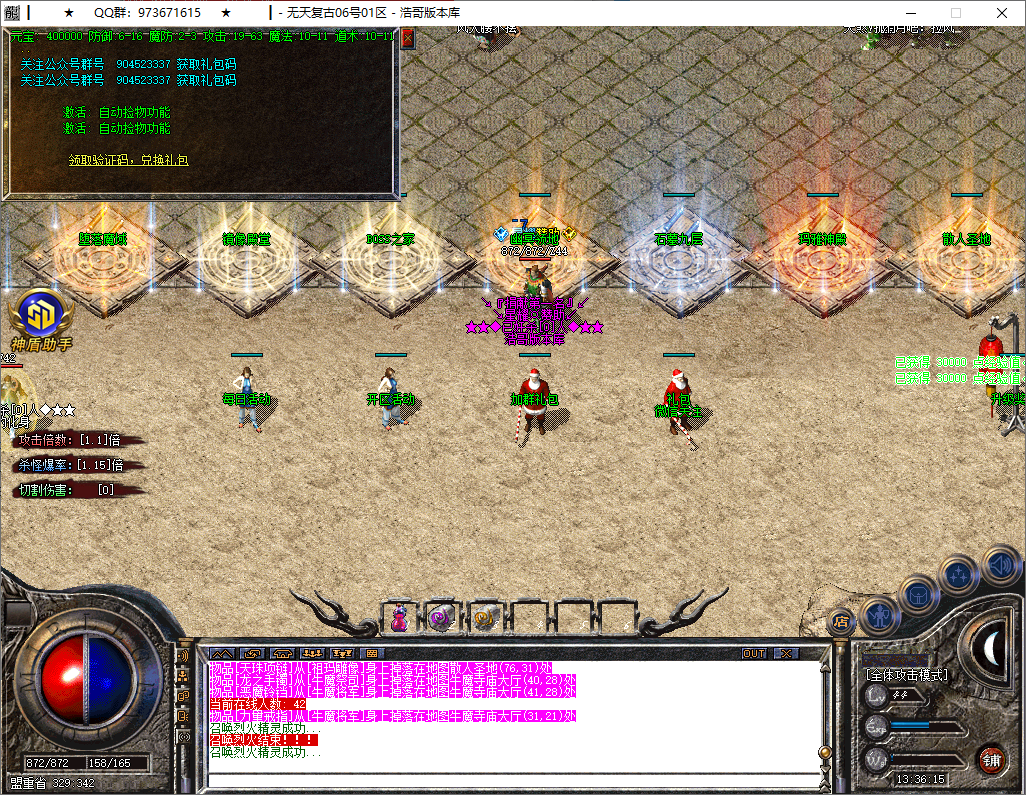Close the game window
The width and height of the screenshot is (1026, 795).
[1001, 13]
